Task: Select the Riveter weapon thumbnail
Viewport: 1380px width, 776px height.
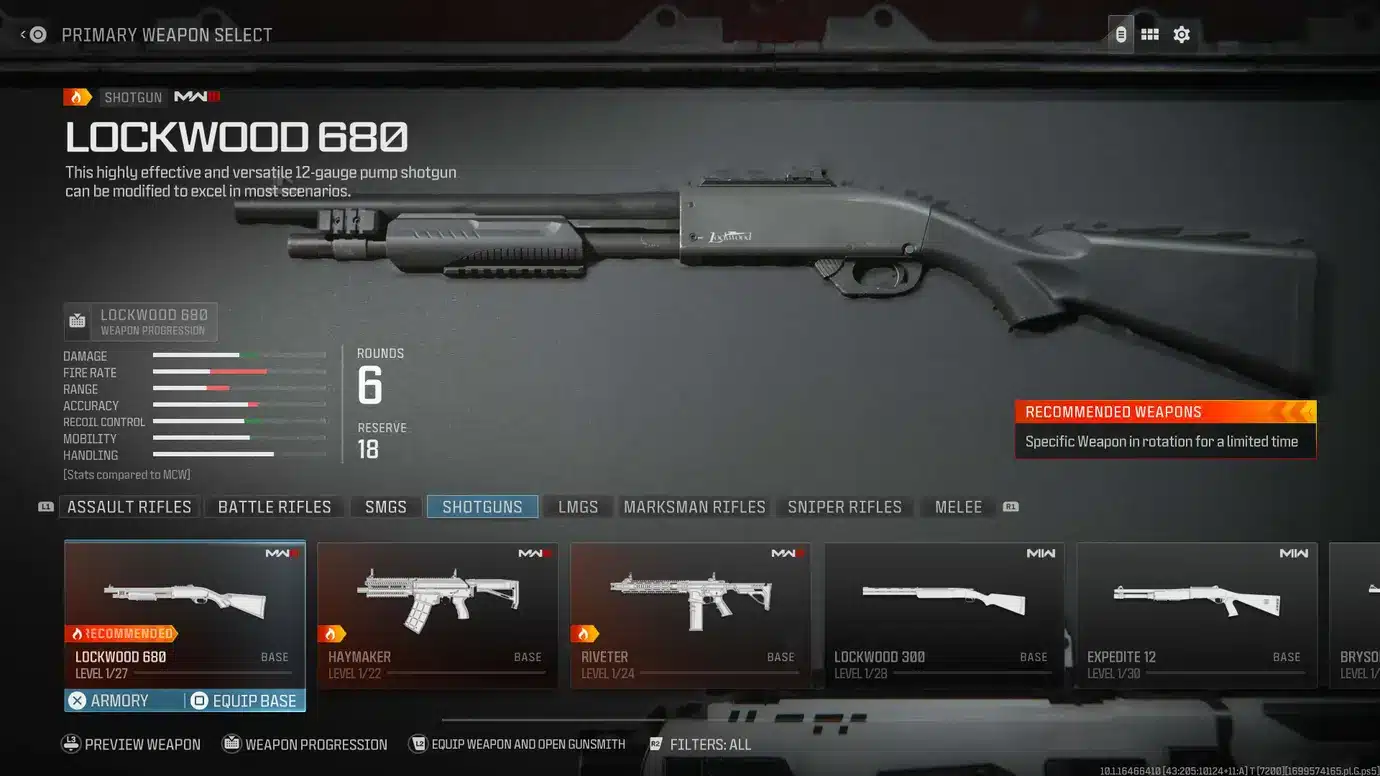Action: pos(690,600)
